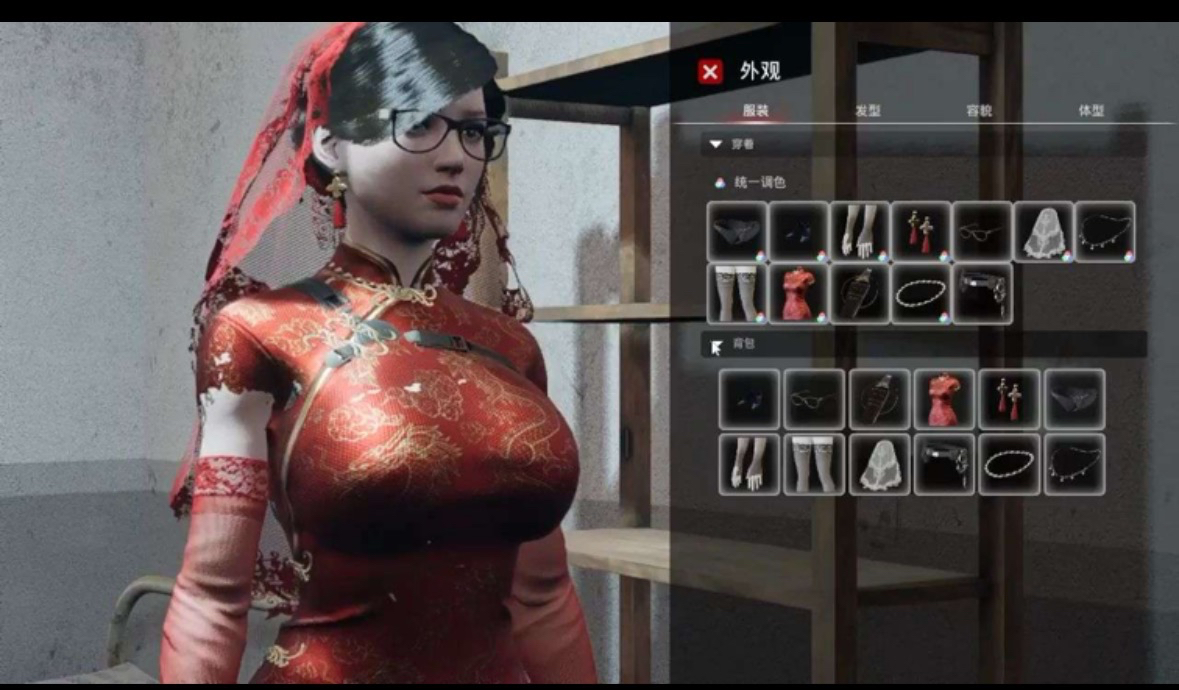Choose the gloves in the backpack

(749, 464)
